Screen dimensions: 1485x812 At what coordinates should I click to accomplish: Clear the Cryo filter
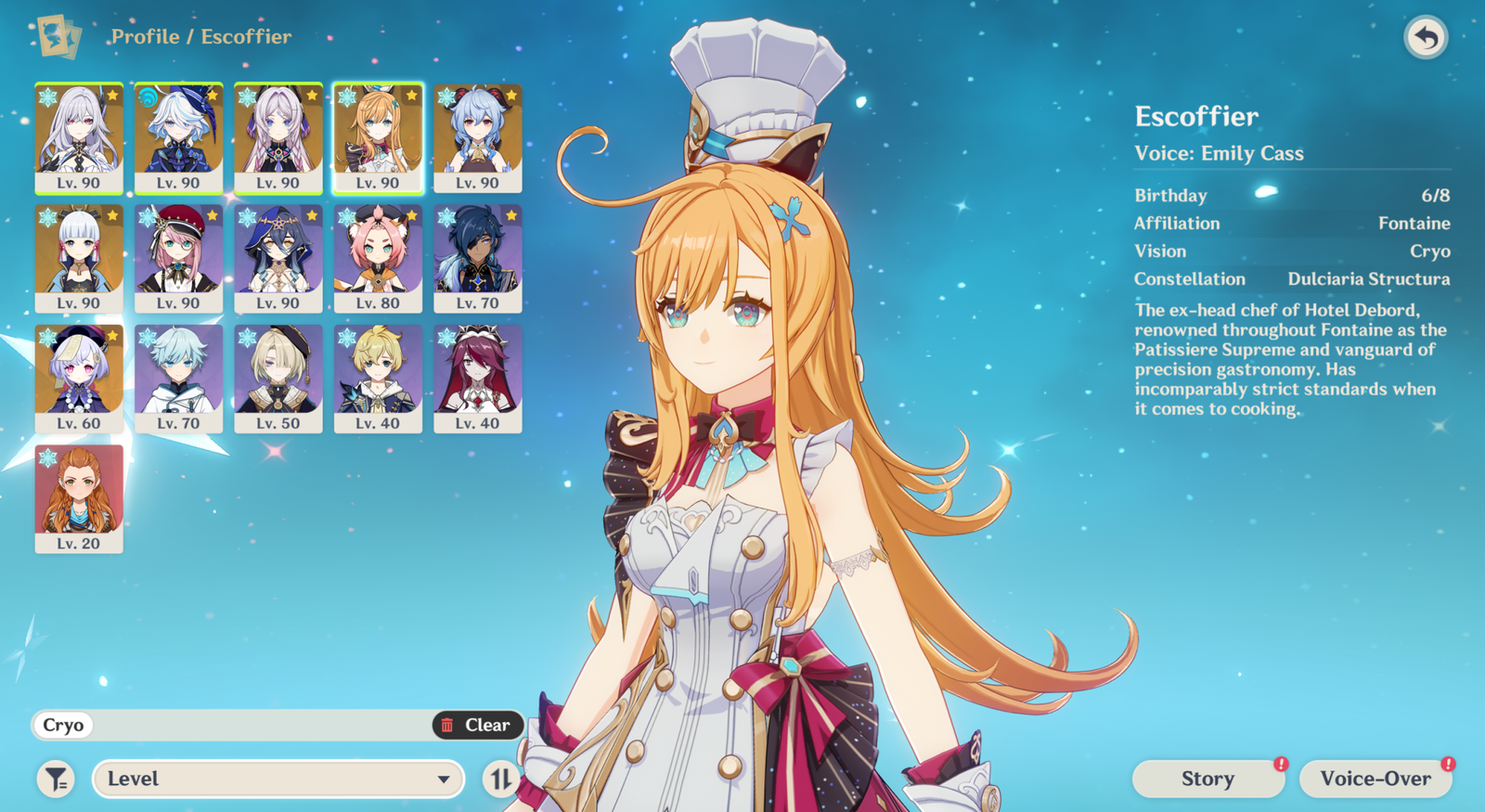[477, 725]
